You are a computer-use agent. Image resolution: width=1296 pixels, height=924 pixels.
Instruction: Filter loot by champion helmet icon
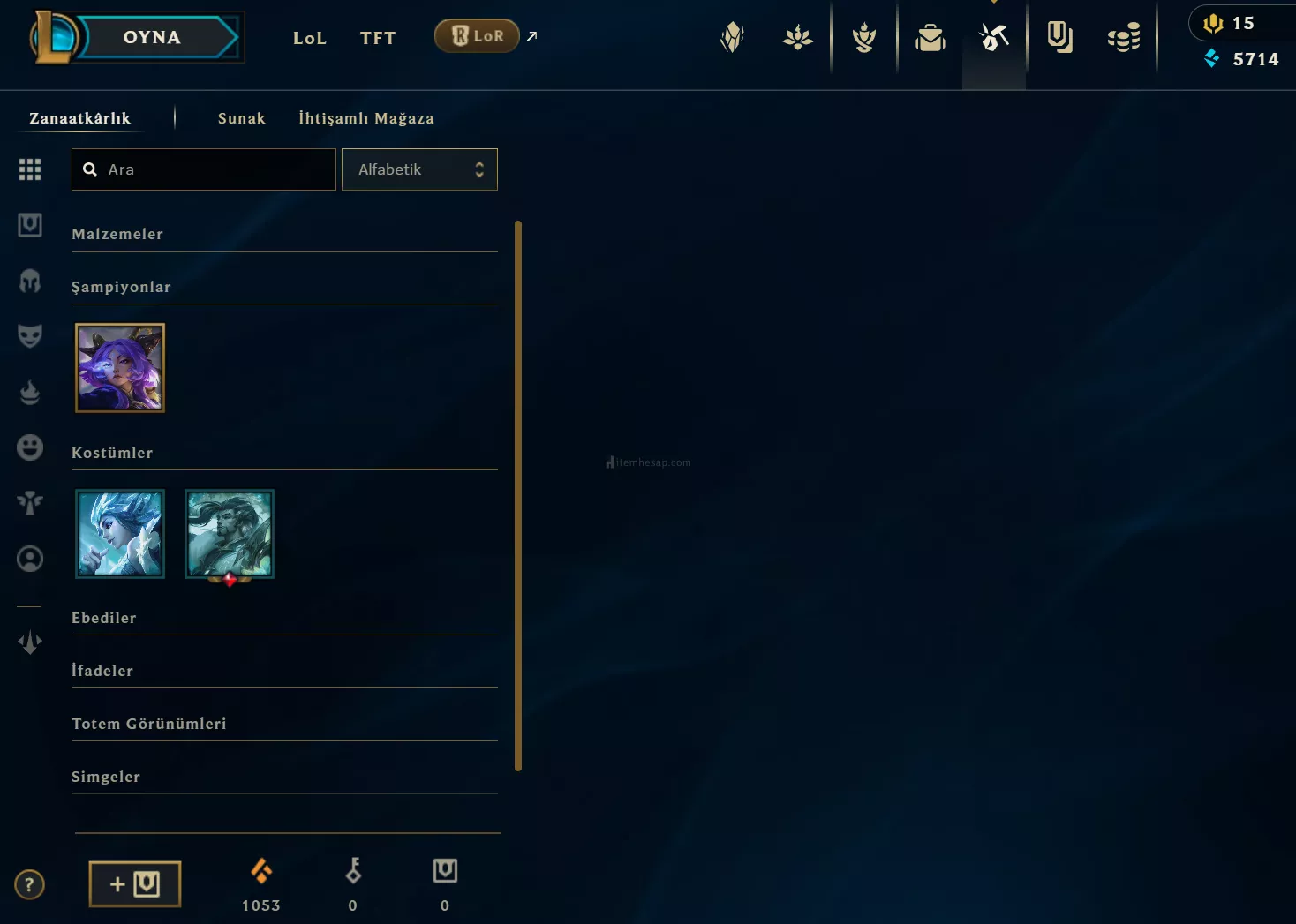click(x=30, y=281)
